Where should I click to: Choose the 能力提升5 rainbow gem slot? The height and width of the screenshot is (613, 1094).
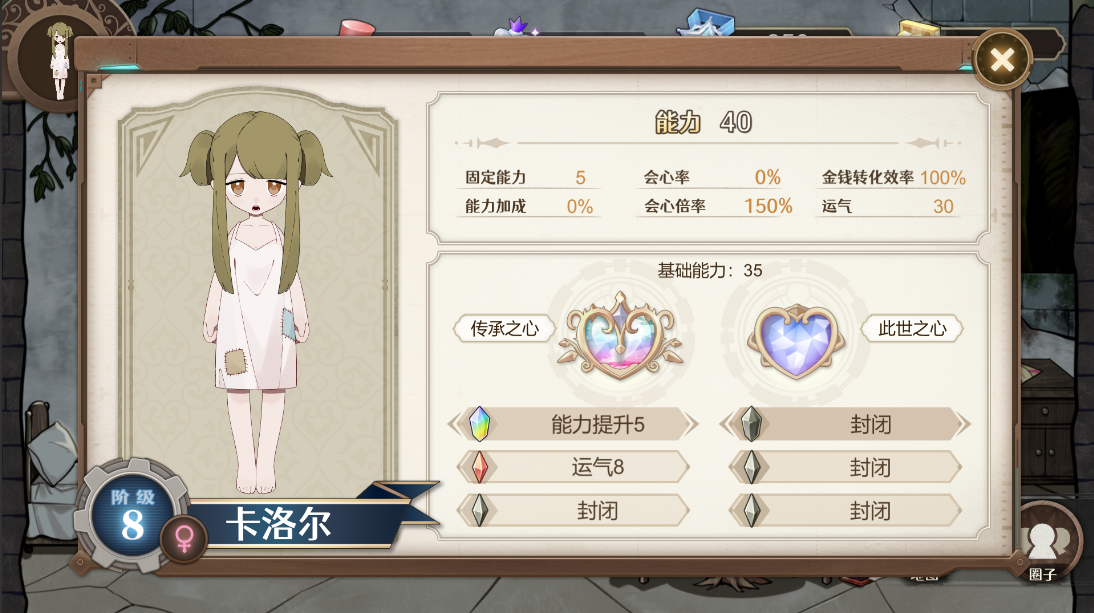point(573,424)
